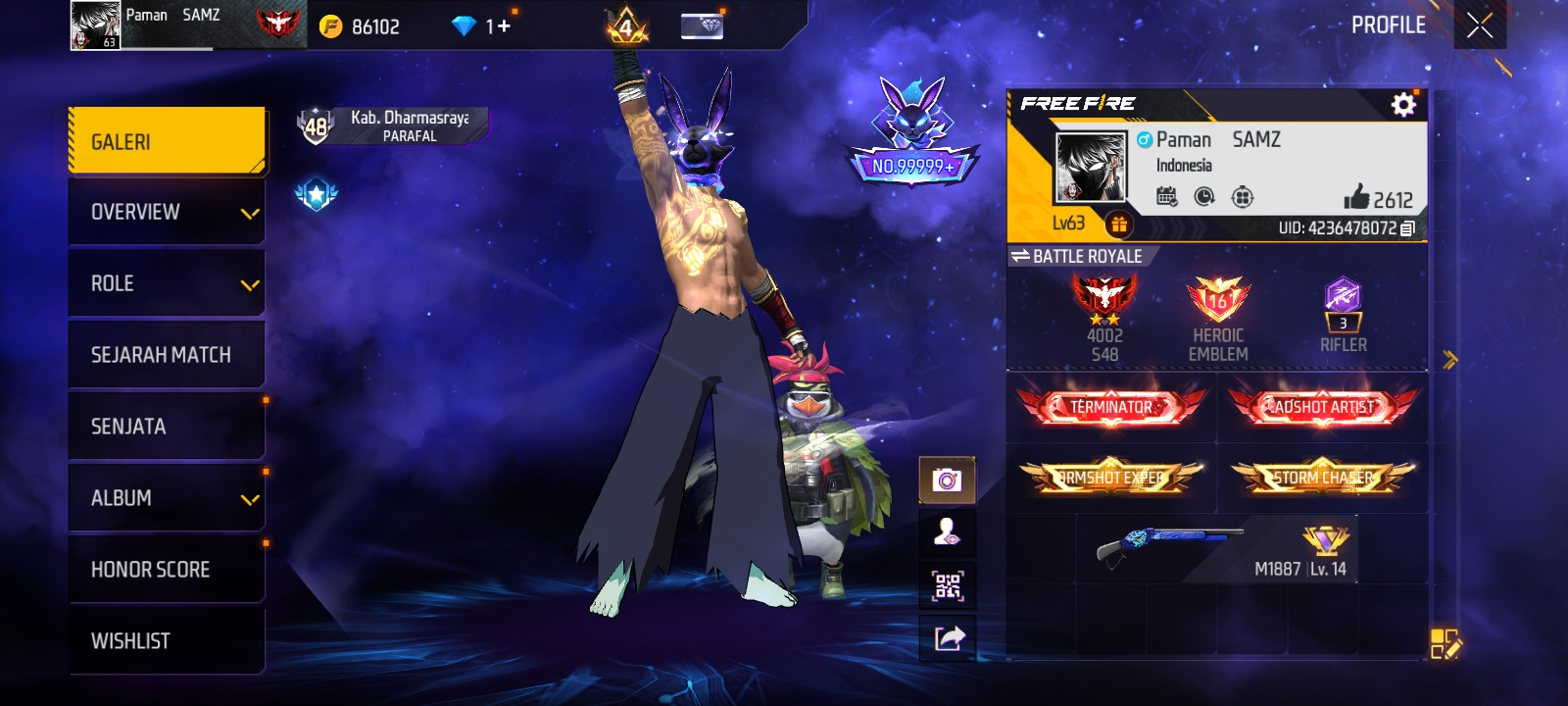1568x706 pixels.
Task: Share the profile with share arrow
Action: (x=948, y=639)
